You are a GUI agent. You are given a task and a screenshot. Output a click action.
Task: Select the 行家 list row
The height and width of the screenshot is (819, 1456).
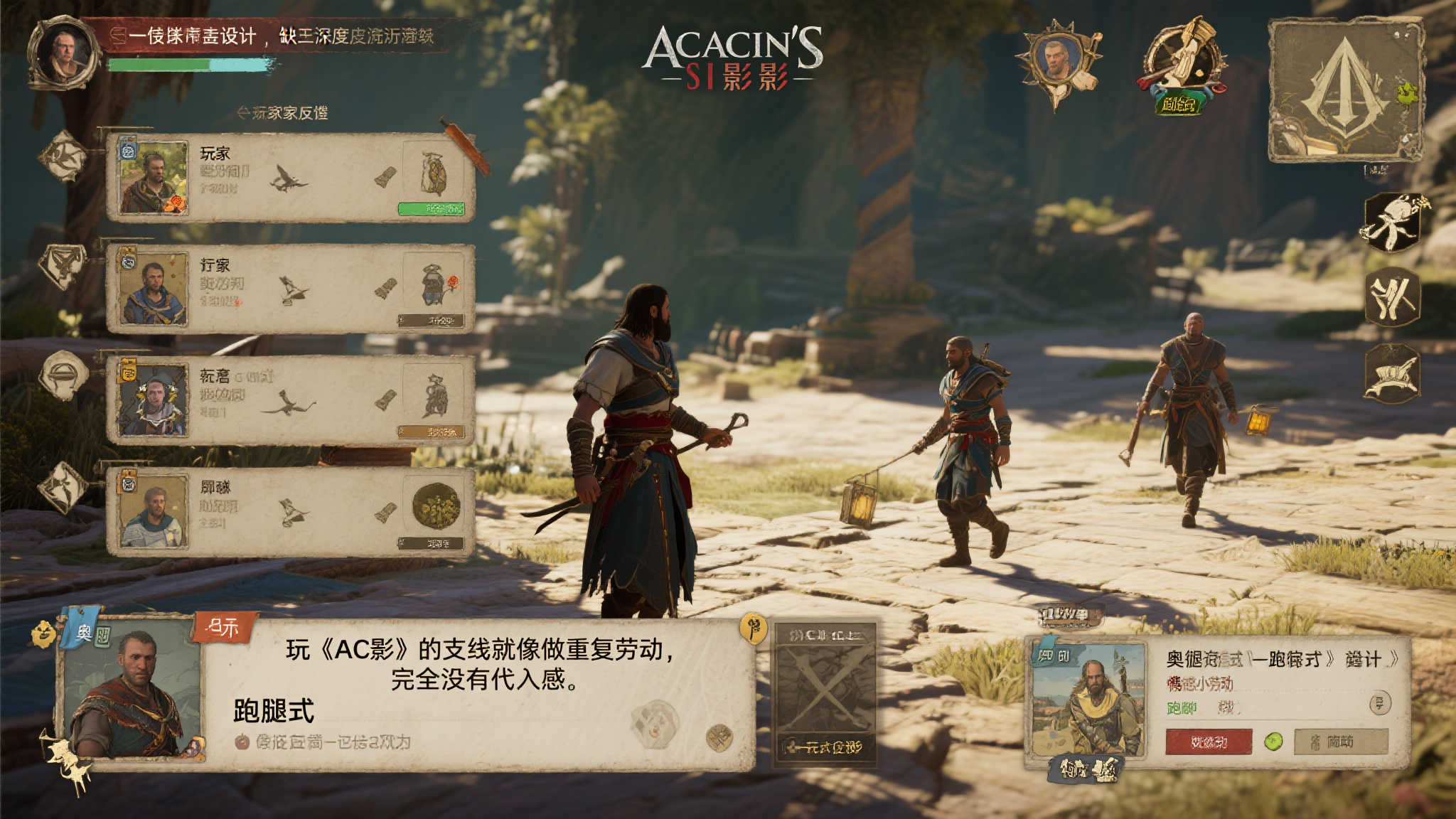(290, 288)
